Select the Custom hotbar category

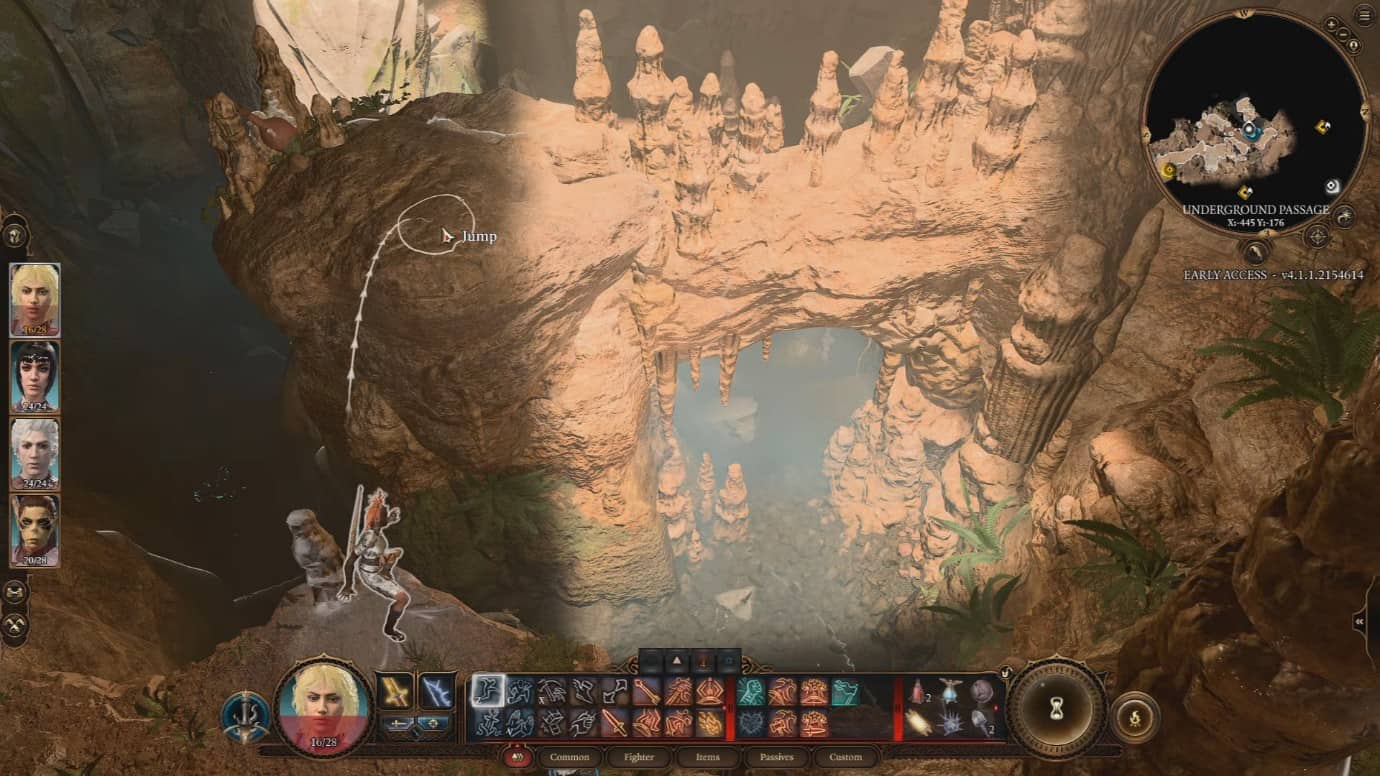point(845,757)
